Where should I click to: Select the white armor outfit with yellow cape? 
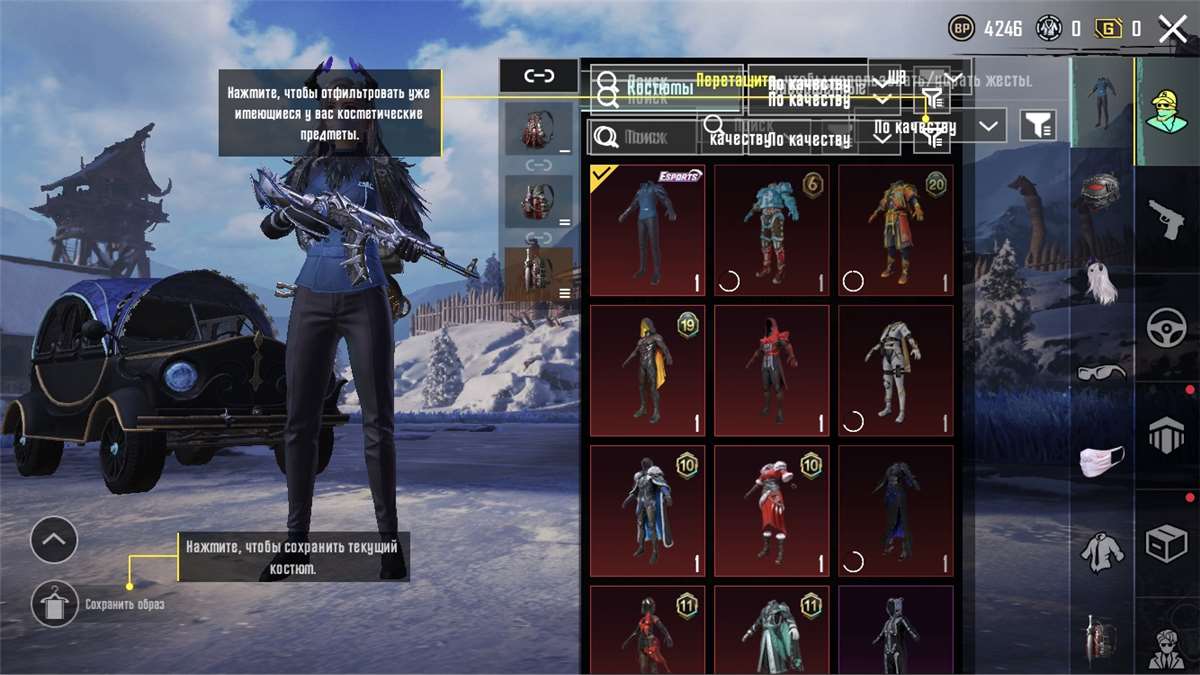pos(895,371)
